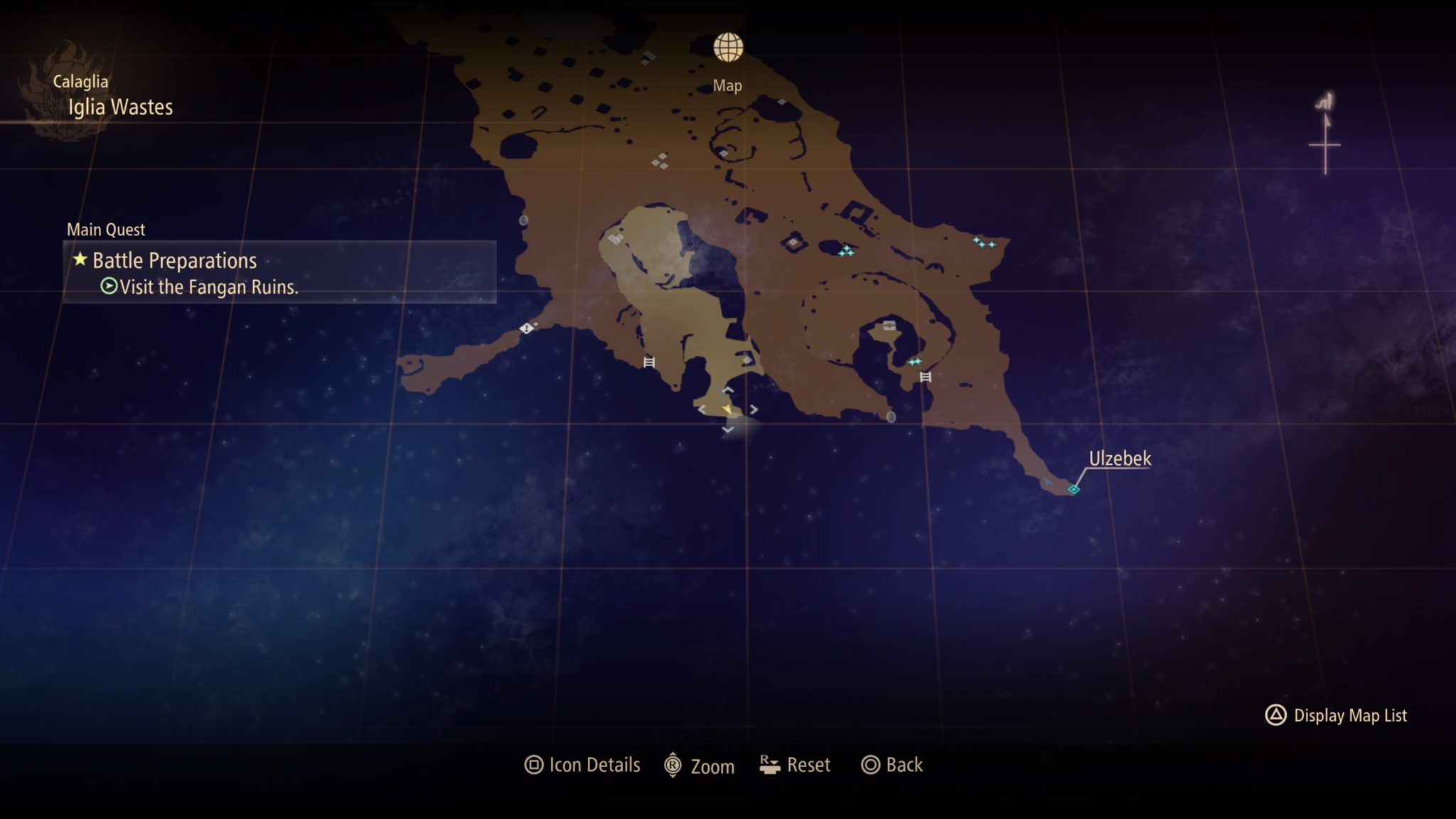This screenshot has width=1456, height=819.
Task: Click the Reset view prompt
Action: coord(794,765)
